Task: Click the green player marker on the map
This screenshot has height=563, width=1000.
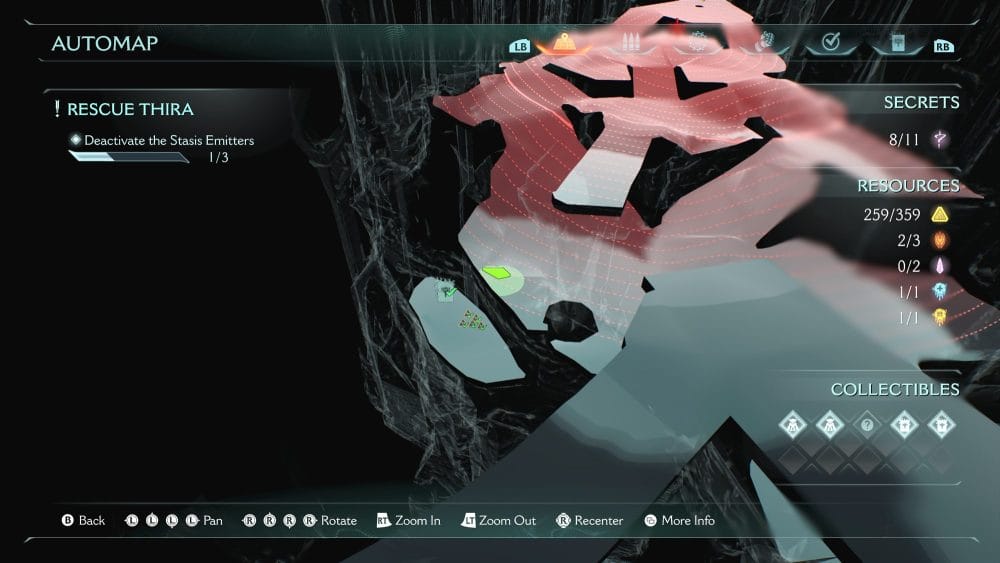Action: point(497,272)
